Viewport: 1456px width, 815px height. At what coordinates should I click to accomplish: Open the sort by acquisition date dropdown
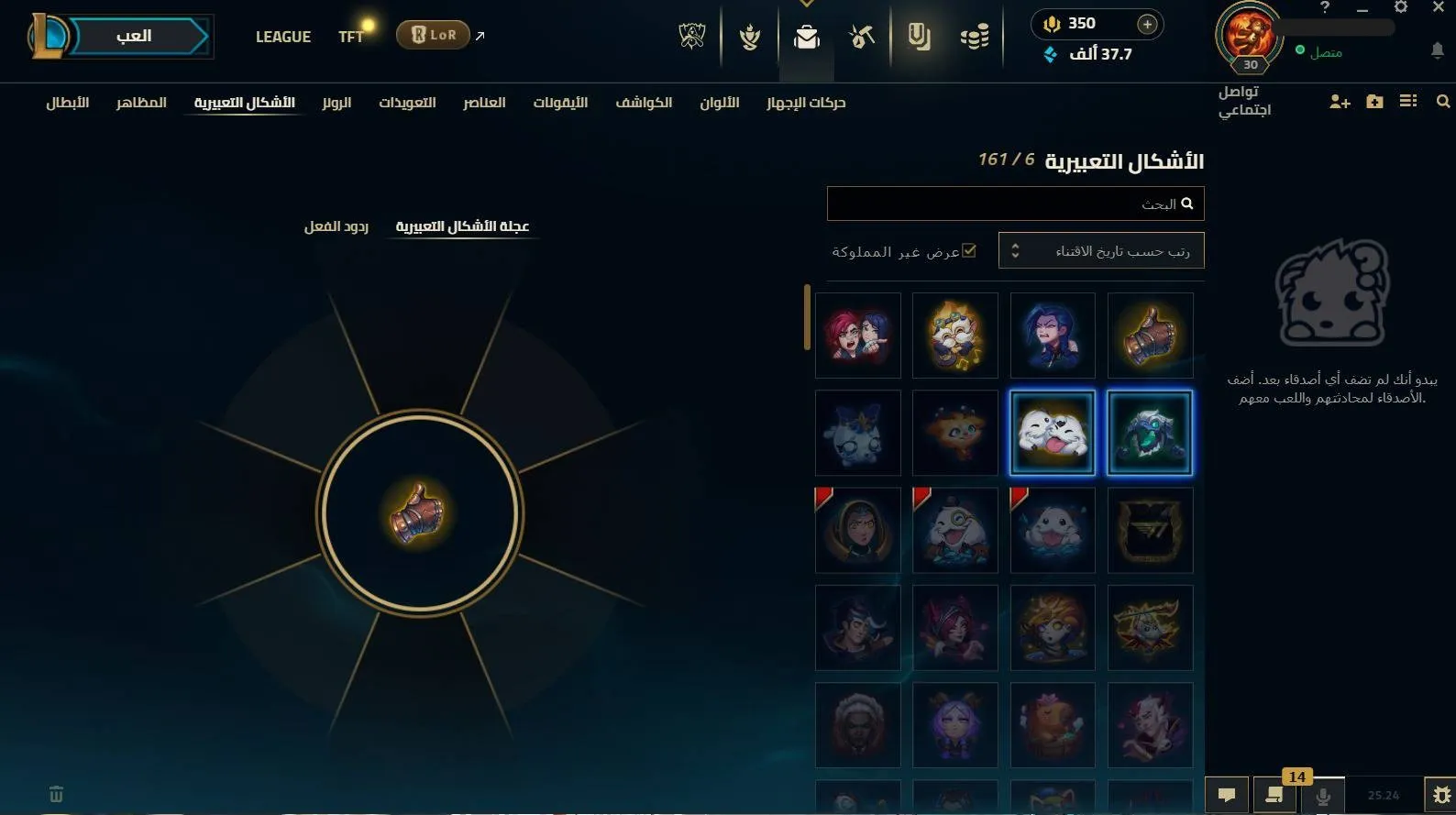point(1100,250)
